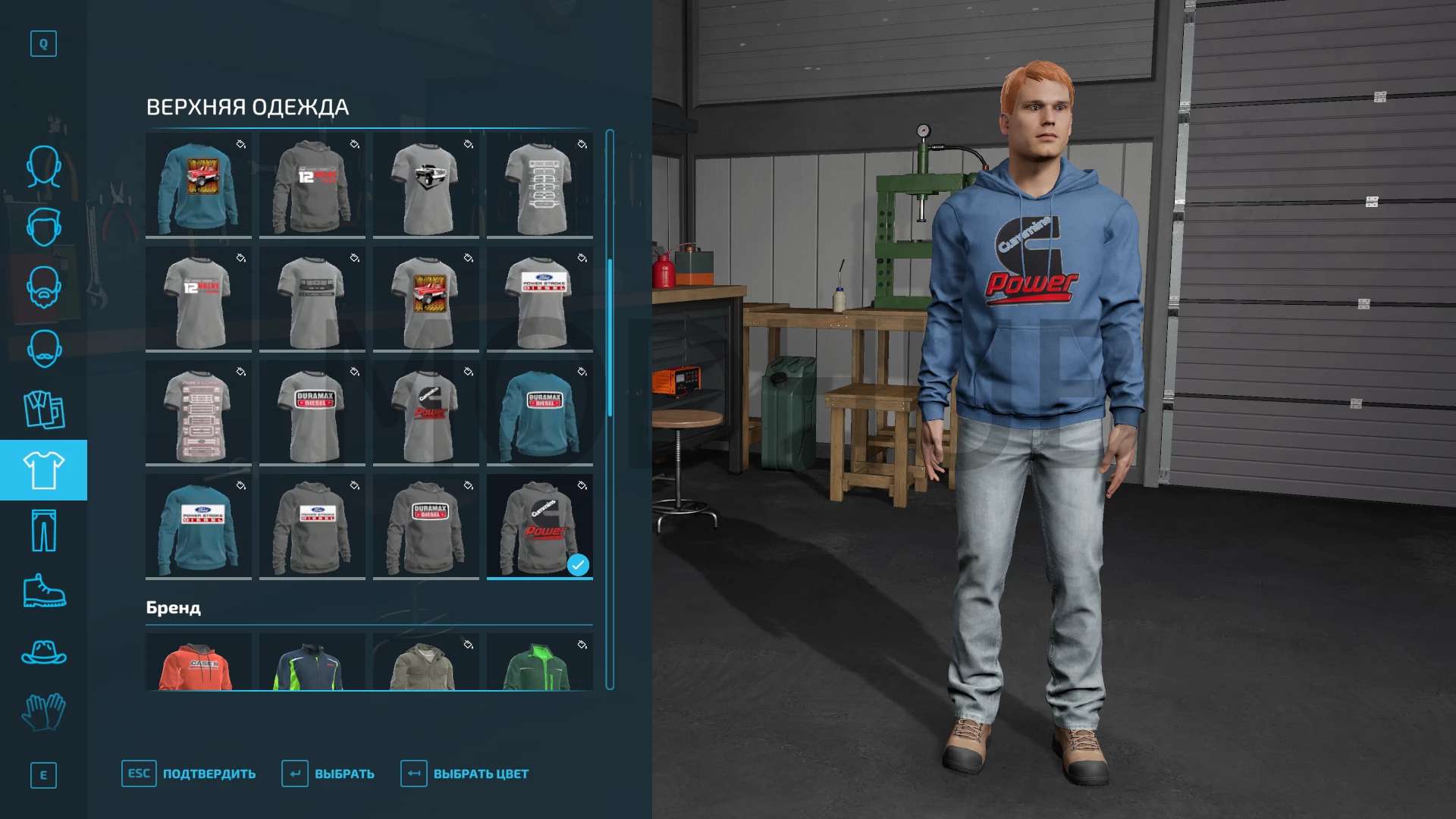Viewport: 1456px width, 819px height.
Task: Switch to the hairstyle tab
Action: pos(43,227)
